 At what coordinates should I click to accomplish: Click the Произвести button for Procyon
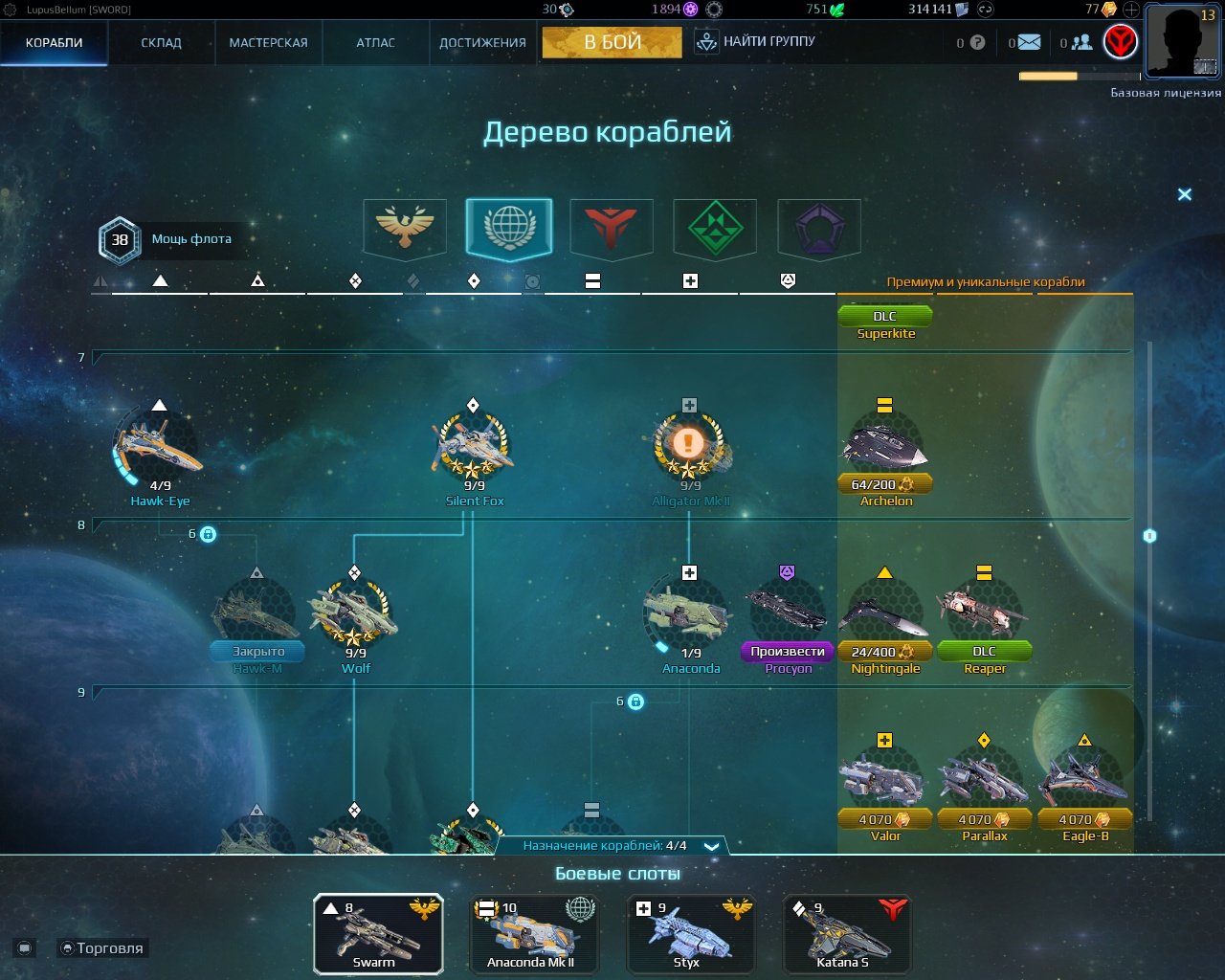point(788,652)
